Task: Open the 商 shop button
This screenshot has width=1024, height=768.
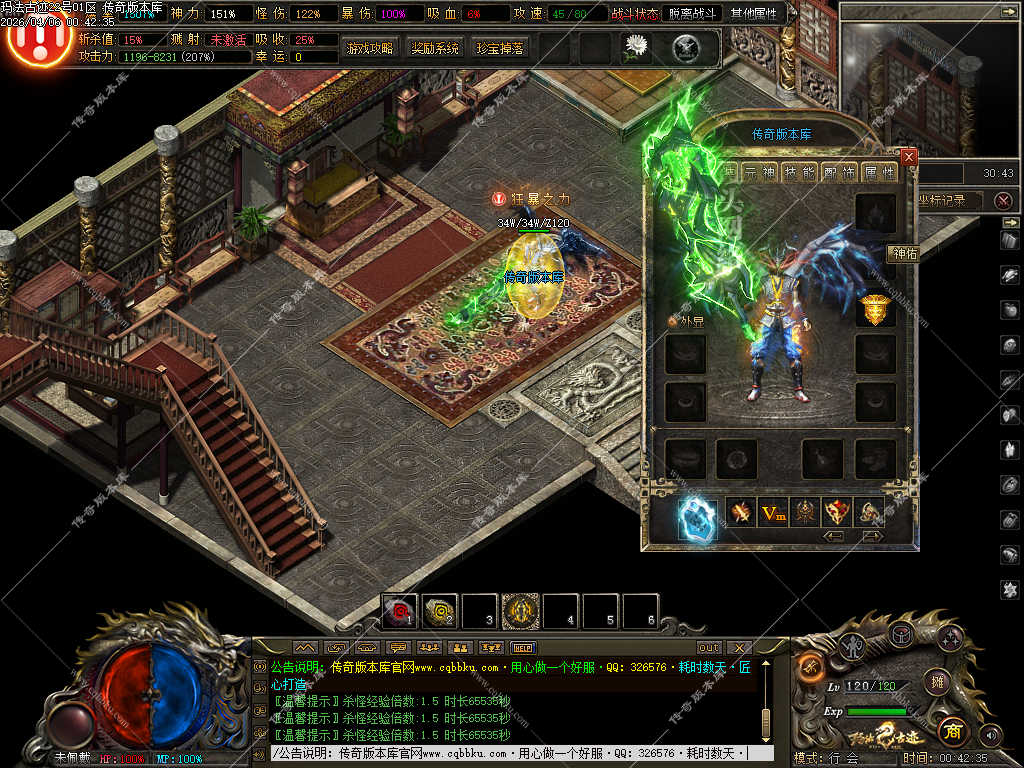Action: tap(951, 730)
